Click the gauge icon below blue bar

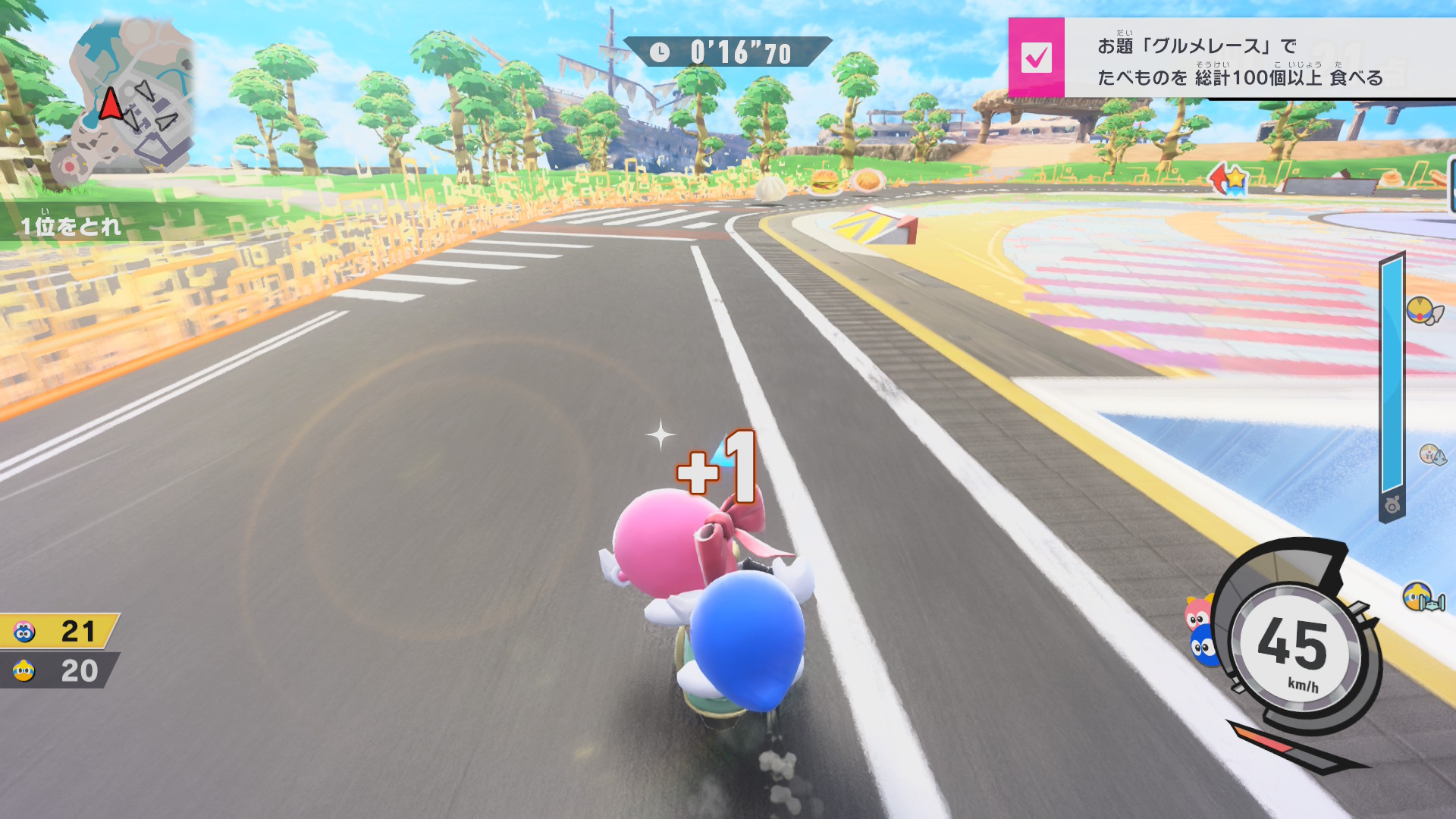1392,505
